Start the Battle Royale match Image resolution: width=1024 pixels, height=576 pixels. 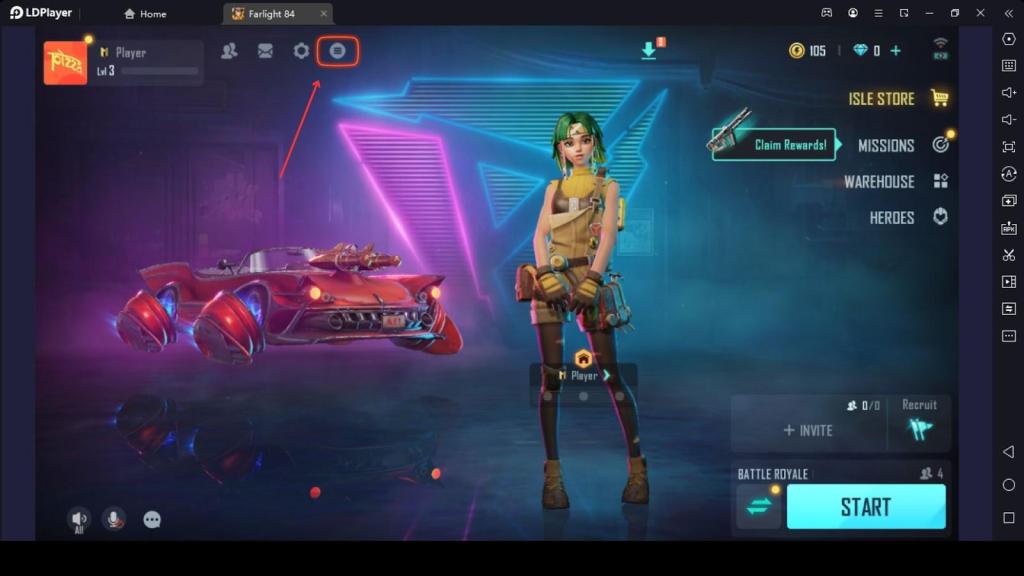click(865, 506)
